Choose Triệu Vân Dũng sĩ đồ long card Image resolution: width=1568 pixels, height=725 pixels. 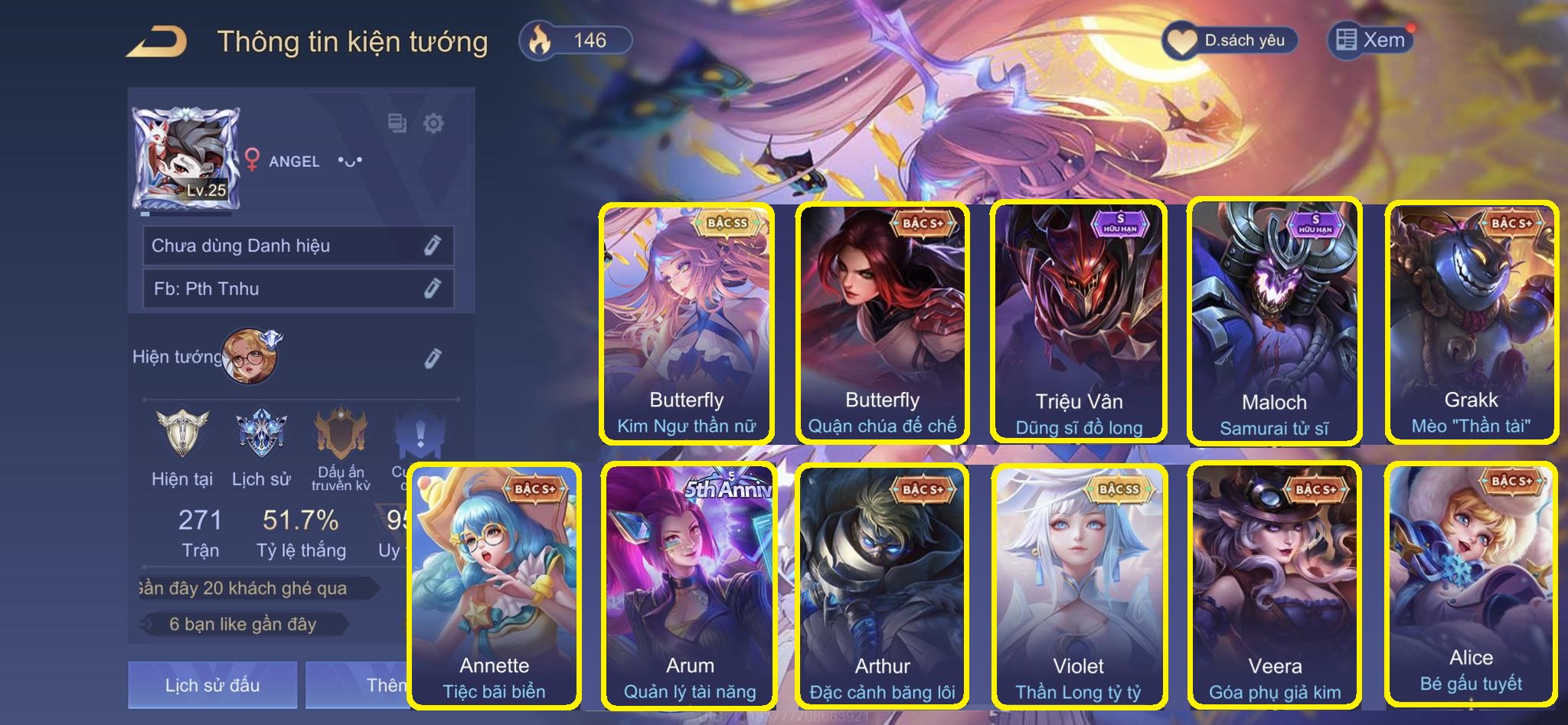[x=1078, y=323]
